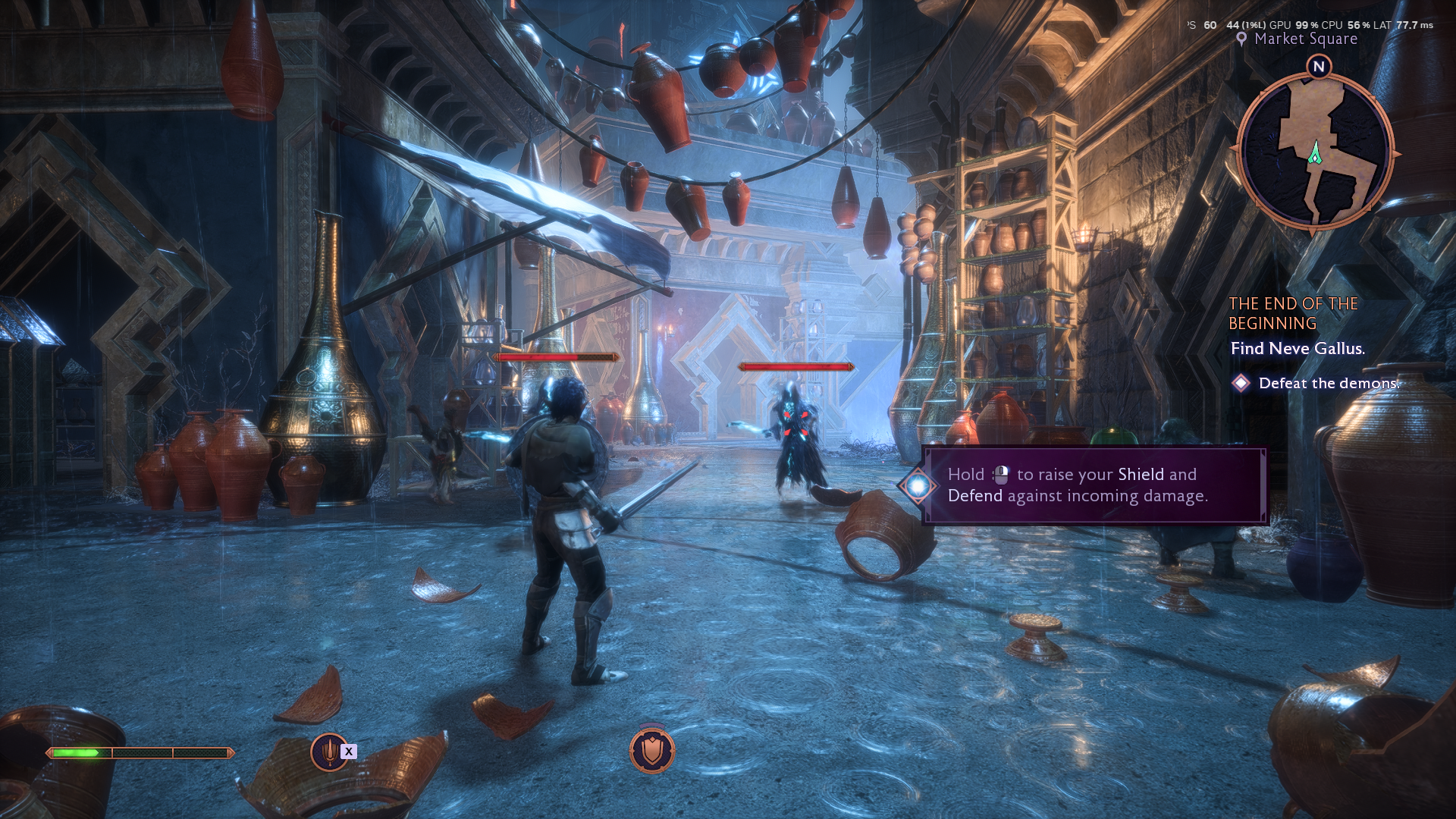
Task: Click the Market Square location label
Action: 1305,39
